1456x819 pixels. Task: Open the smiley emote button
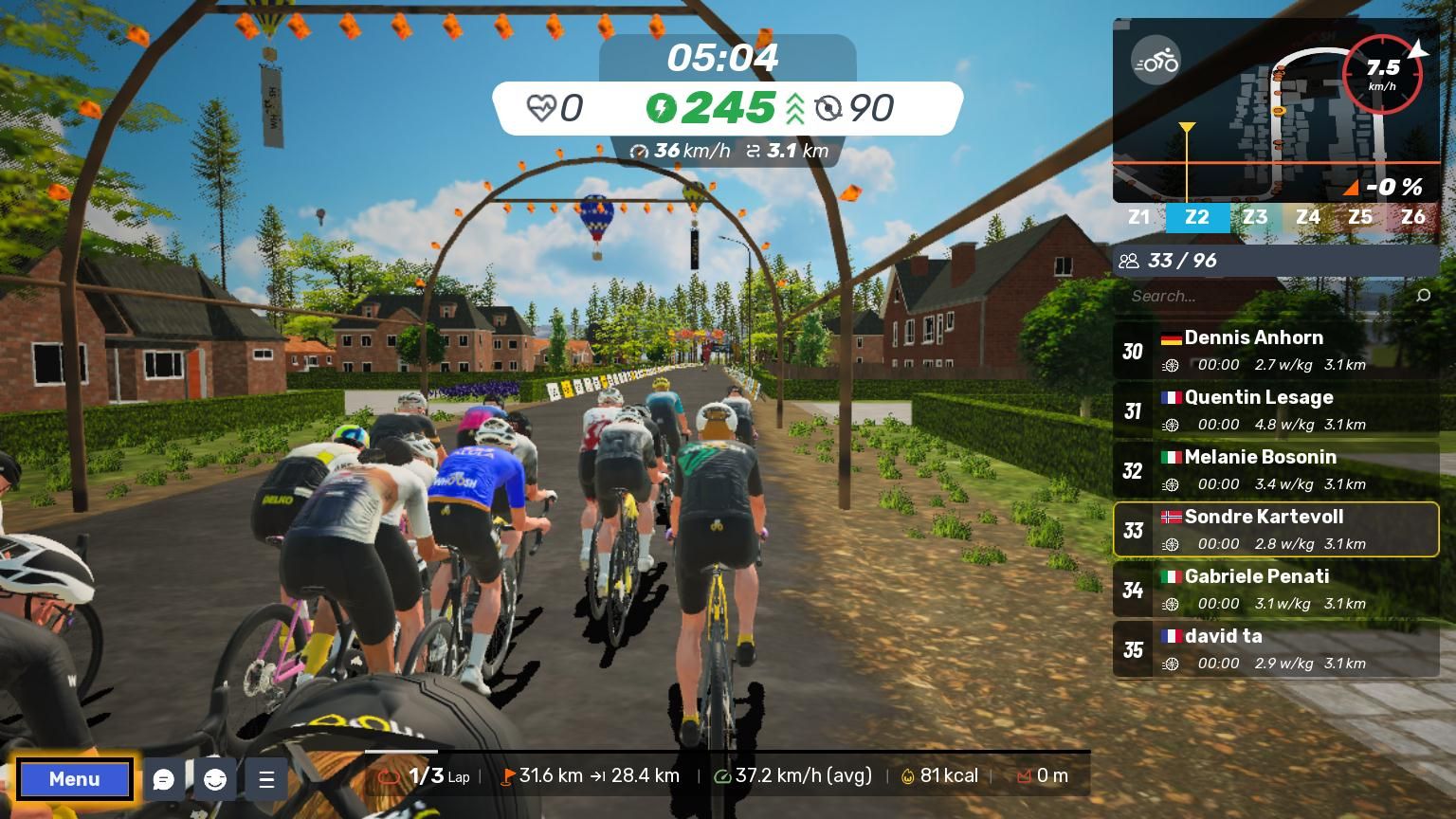215,779
